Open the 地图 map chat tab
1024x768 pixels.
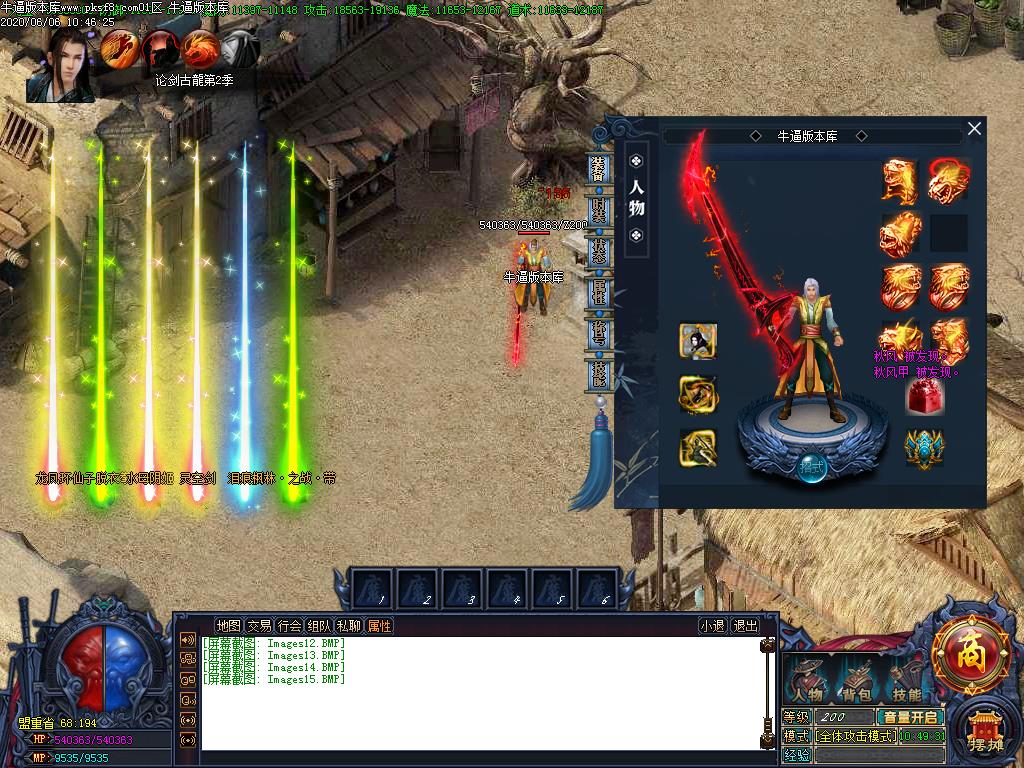(228, 626)
